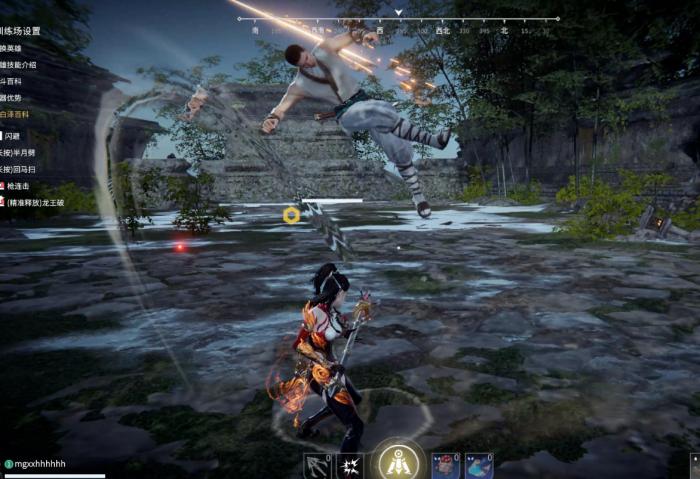
Task: Trigger the glowing golden ultimate ability
Action: [398, 463]
